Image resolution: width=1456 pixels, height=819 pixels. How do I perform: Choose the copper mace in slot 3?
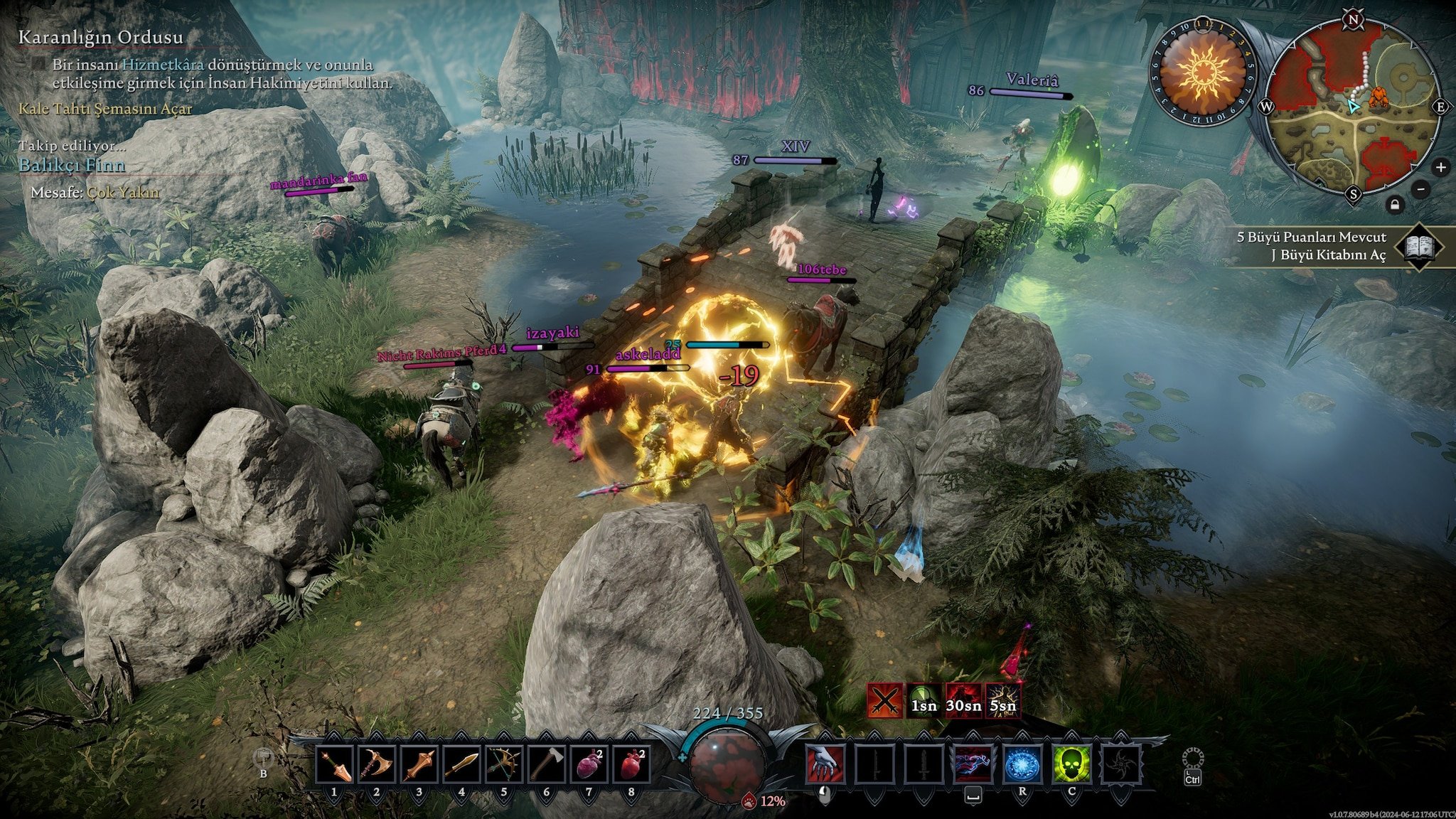(x=419, y=766)
